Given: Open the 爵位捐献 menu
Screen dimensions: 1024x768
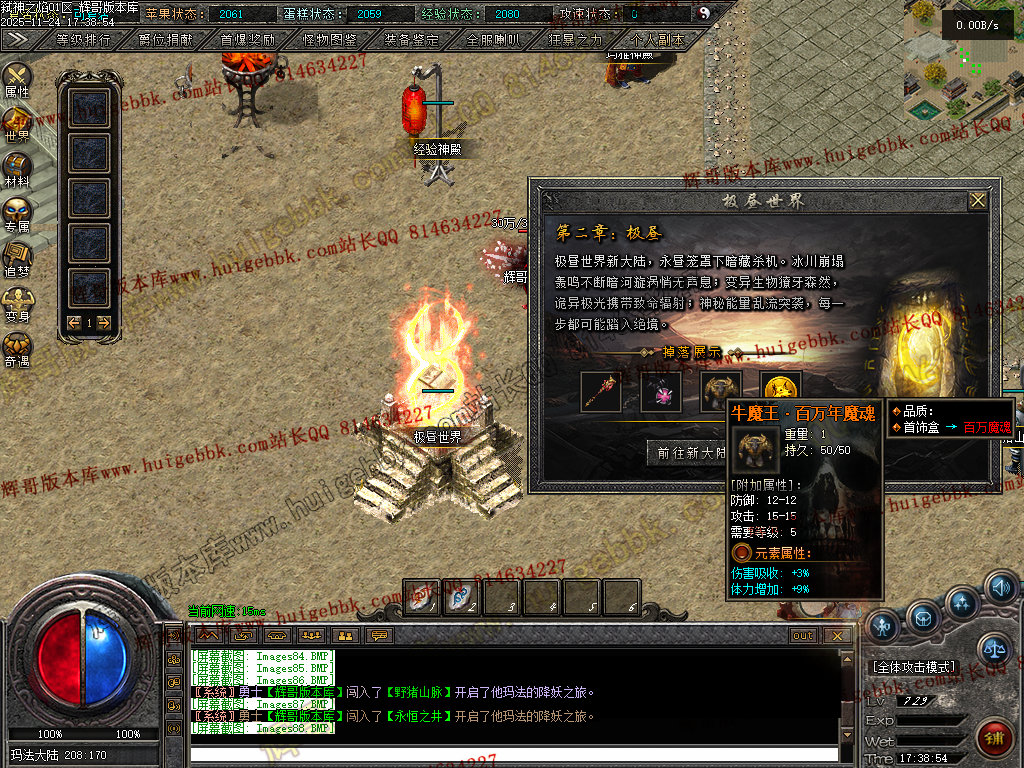Looking at the screenshot, I should coord(165,40).
